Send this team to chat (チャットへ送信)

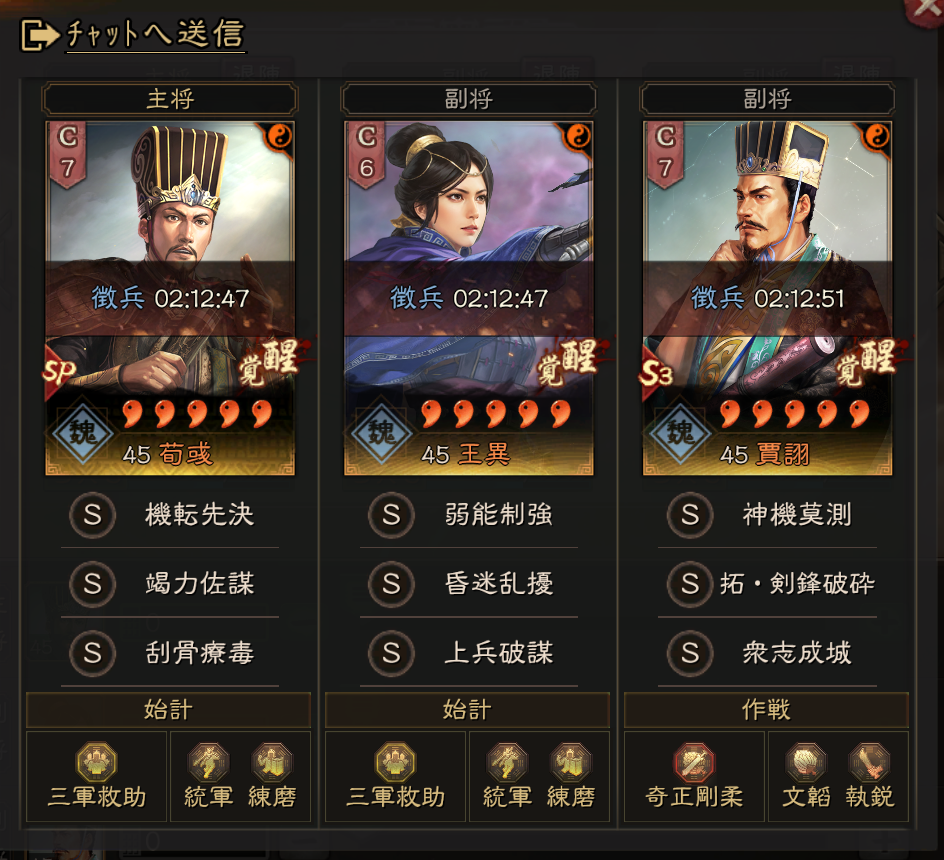[x=134, y=34]
